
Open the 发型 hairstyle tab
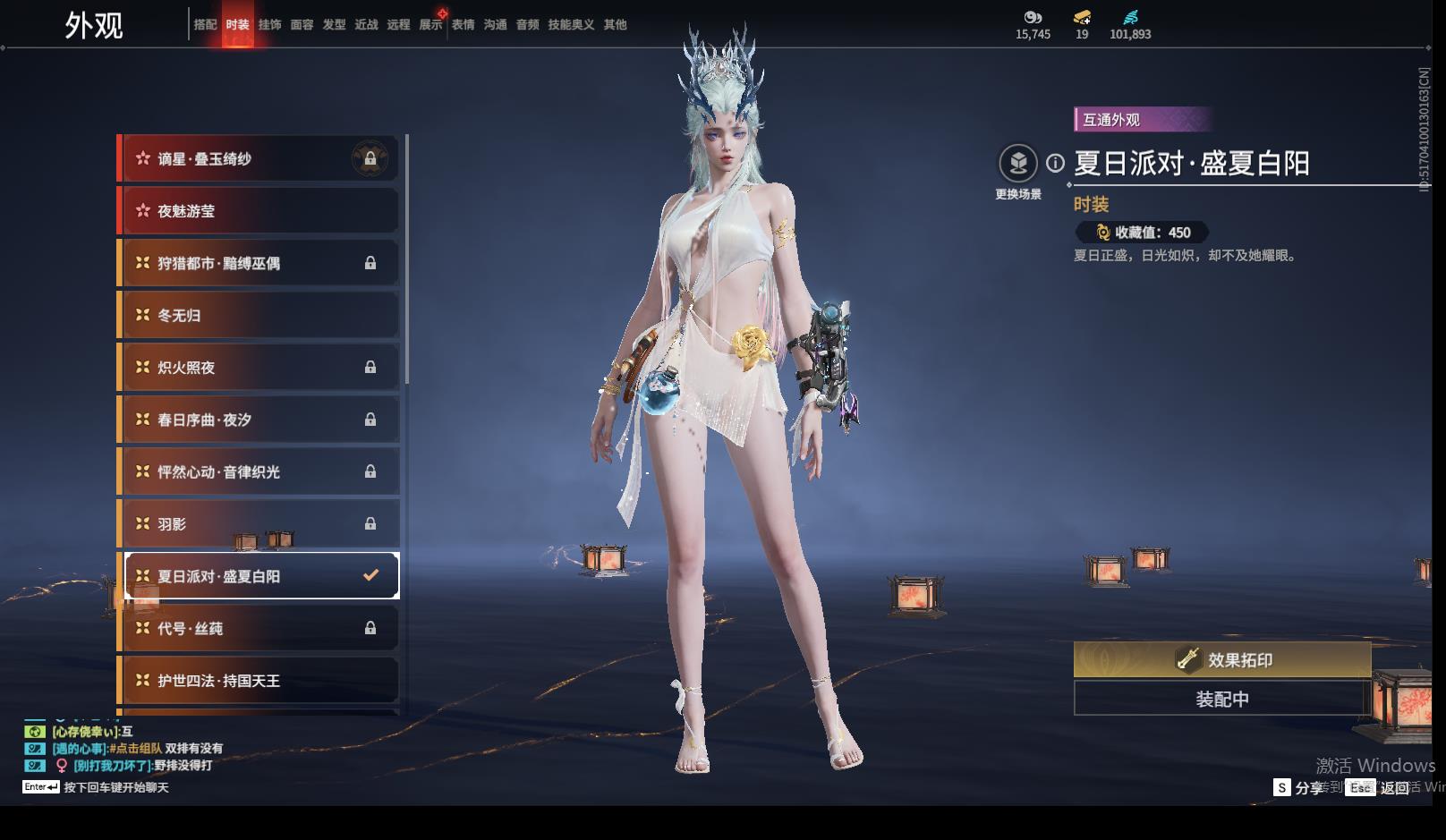(x=334, y=25)
